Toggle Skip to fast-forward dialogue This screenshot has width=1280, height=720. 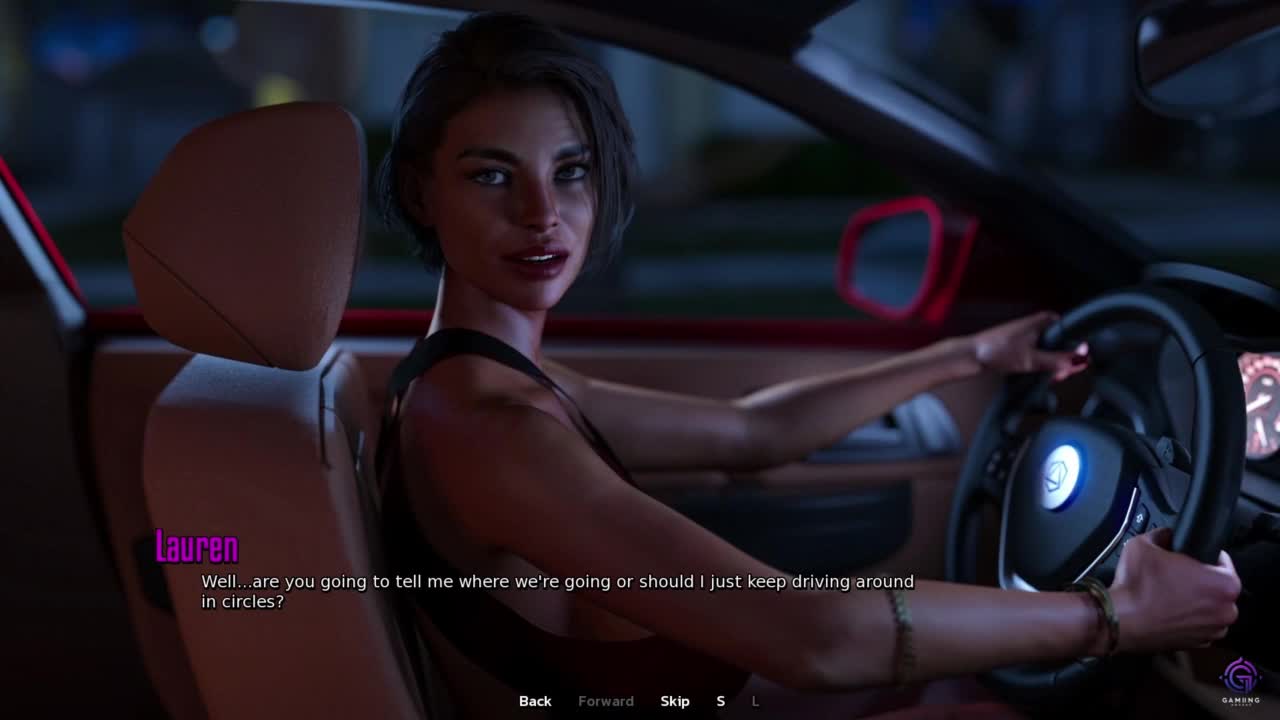click(675, 701)
